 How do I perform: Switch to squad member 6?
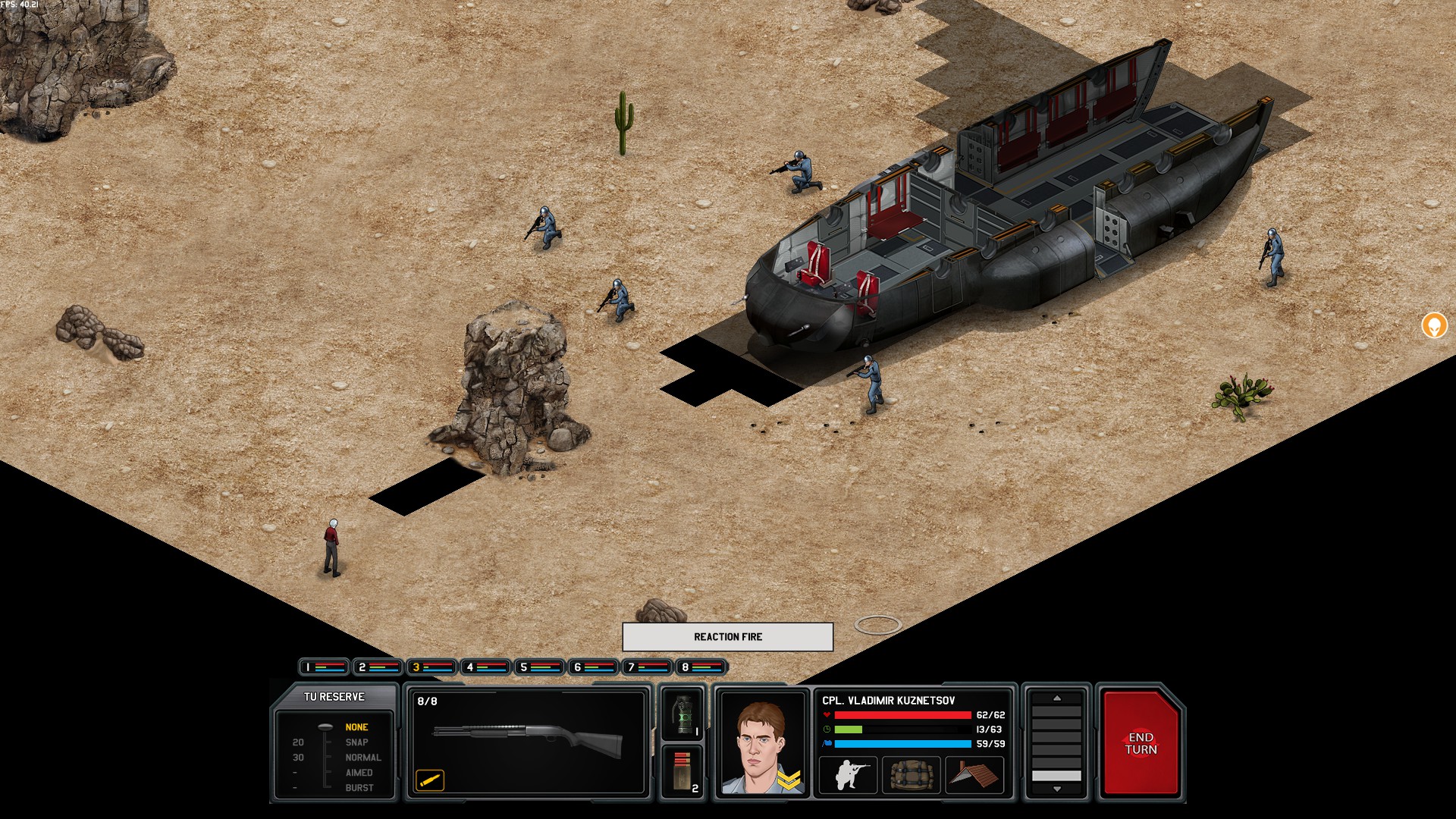(593, 667)
